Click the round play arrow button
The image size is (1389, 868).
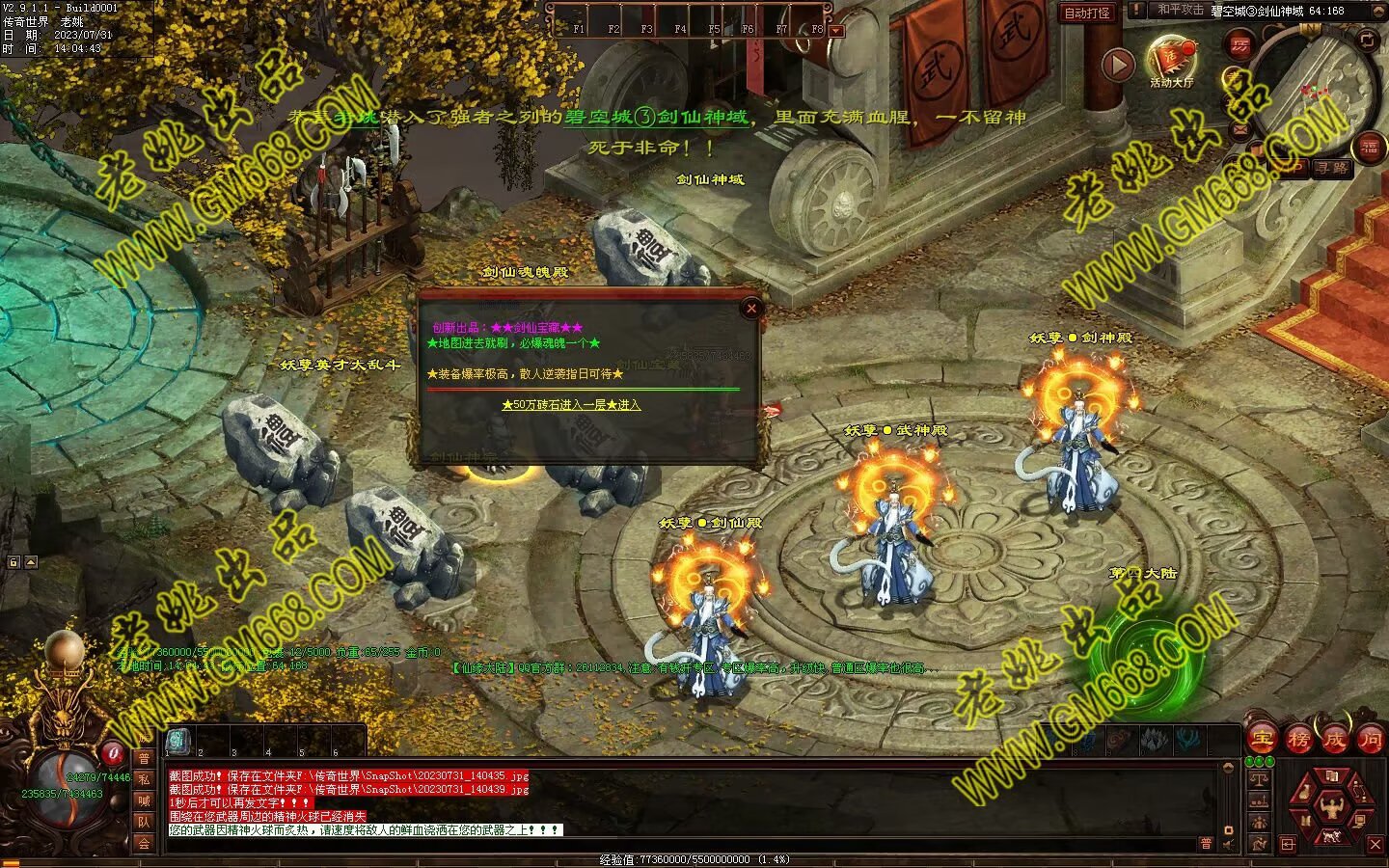pos(1118,65)
